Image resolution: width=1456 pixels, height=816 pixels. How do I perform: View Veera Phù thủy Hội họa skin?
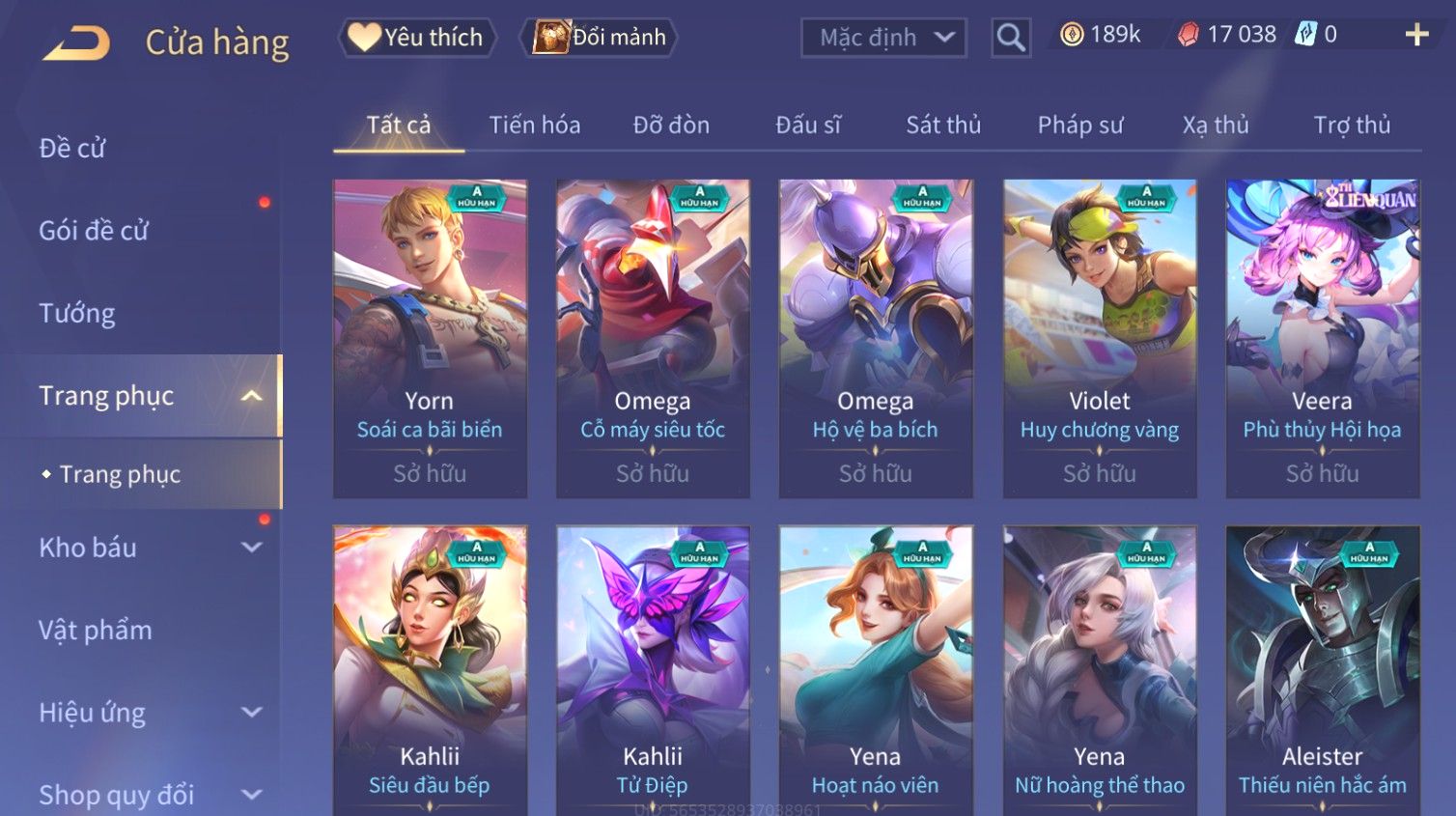click(x=1322, y=338)
